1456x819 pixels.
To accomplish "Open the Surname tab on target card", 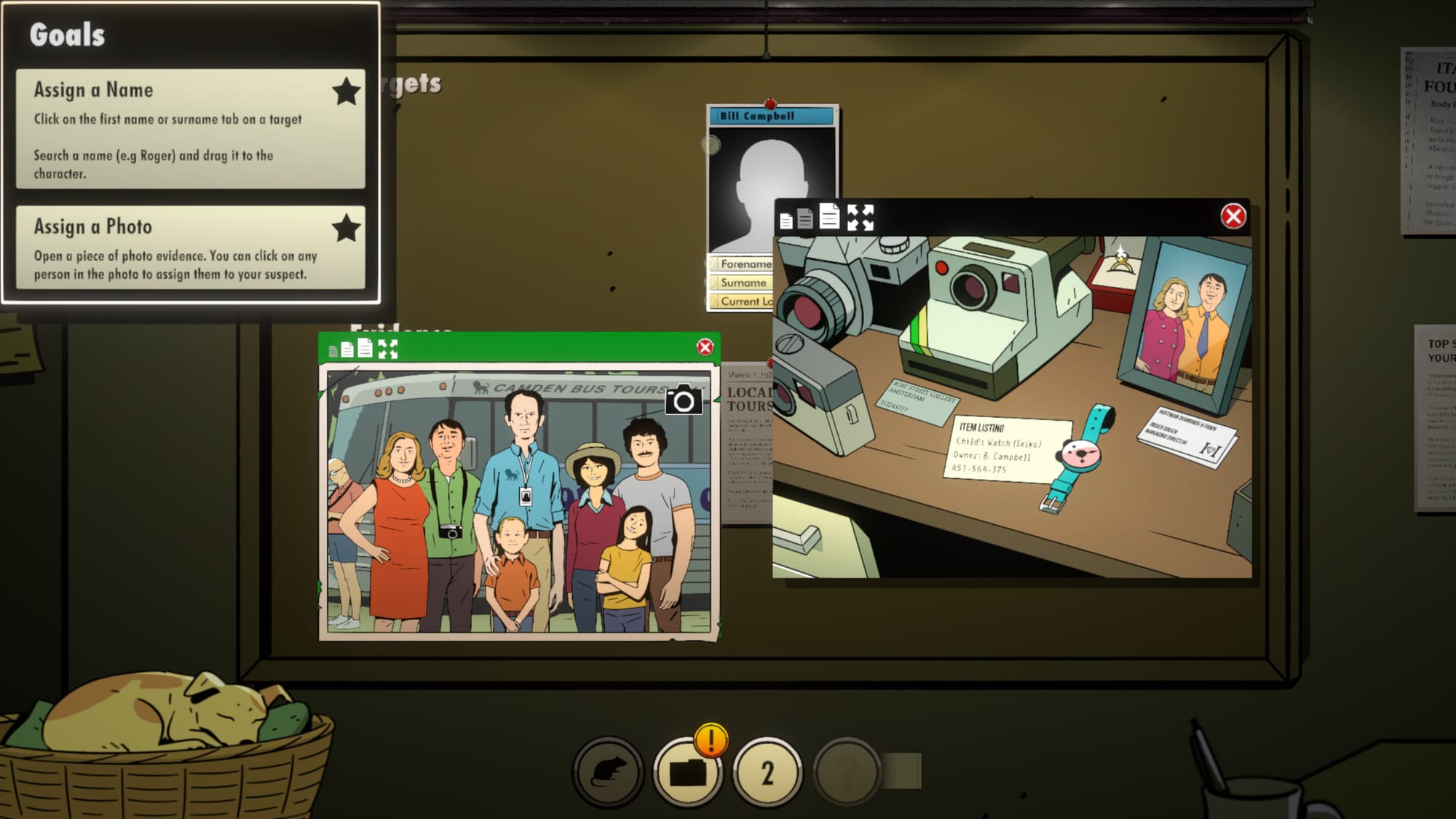I will pyautogui.click(x=741, y=282).
